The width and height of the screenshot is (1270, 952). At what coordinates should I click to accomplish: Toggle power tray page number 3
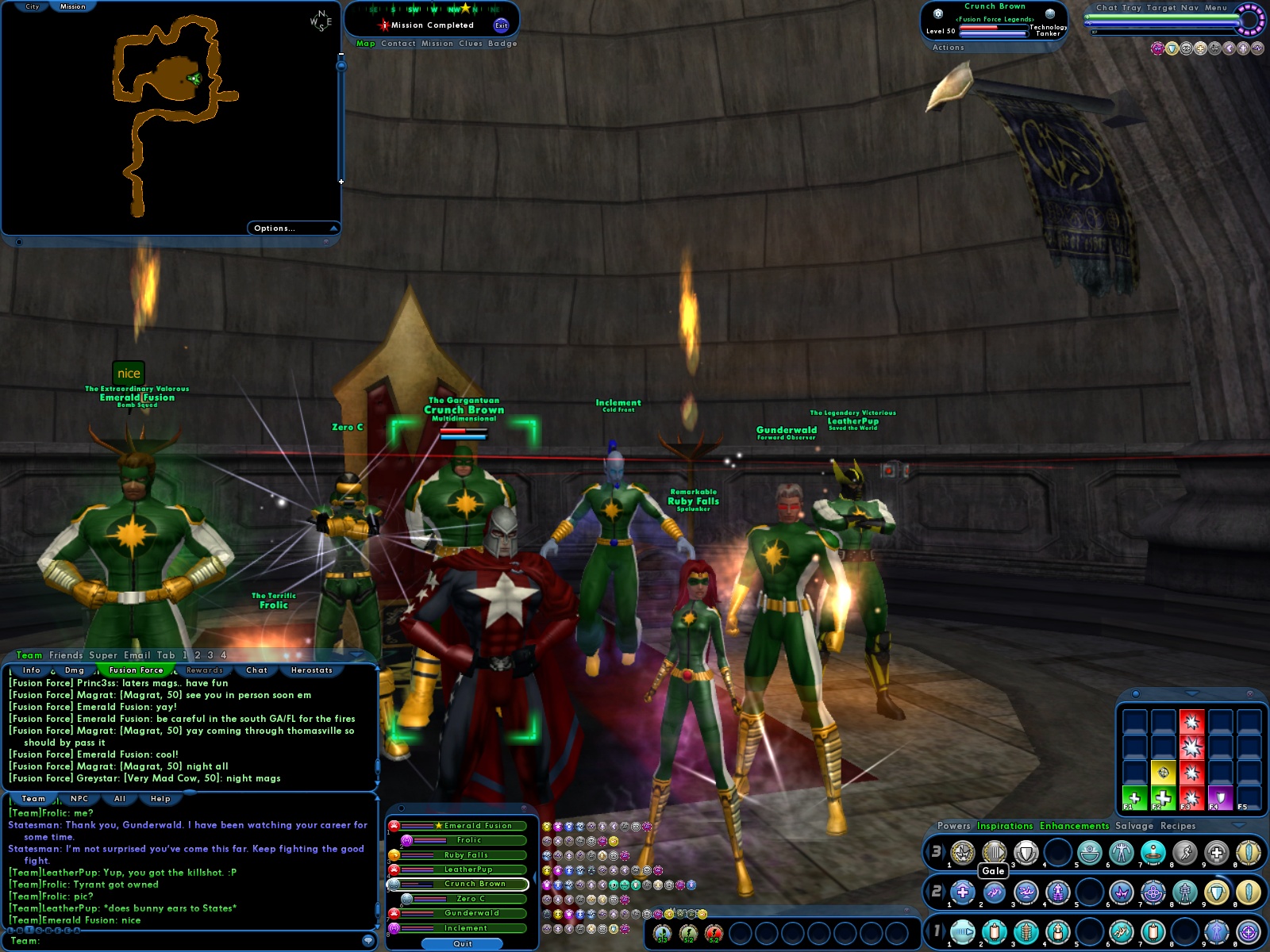tap(938, 853)
